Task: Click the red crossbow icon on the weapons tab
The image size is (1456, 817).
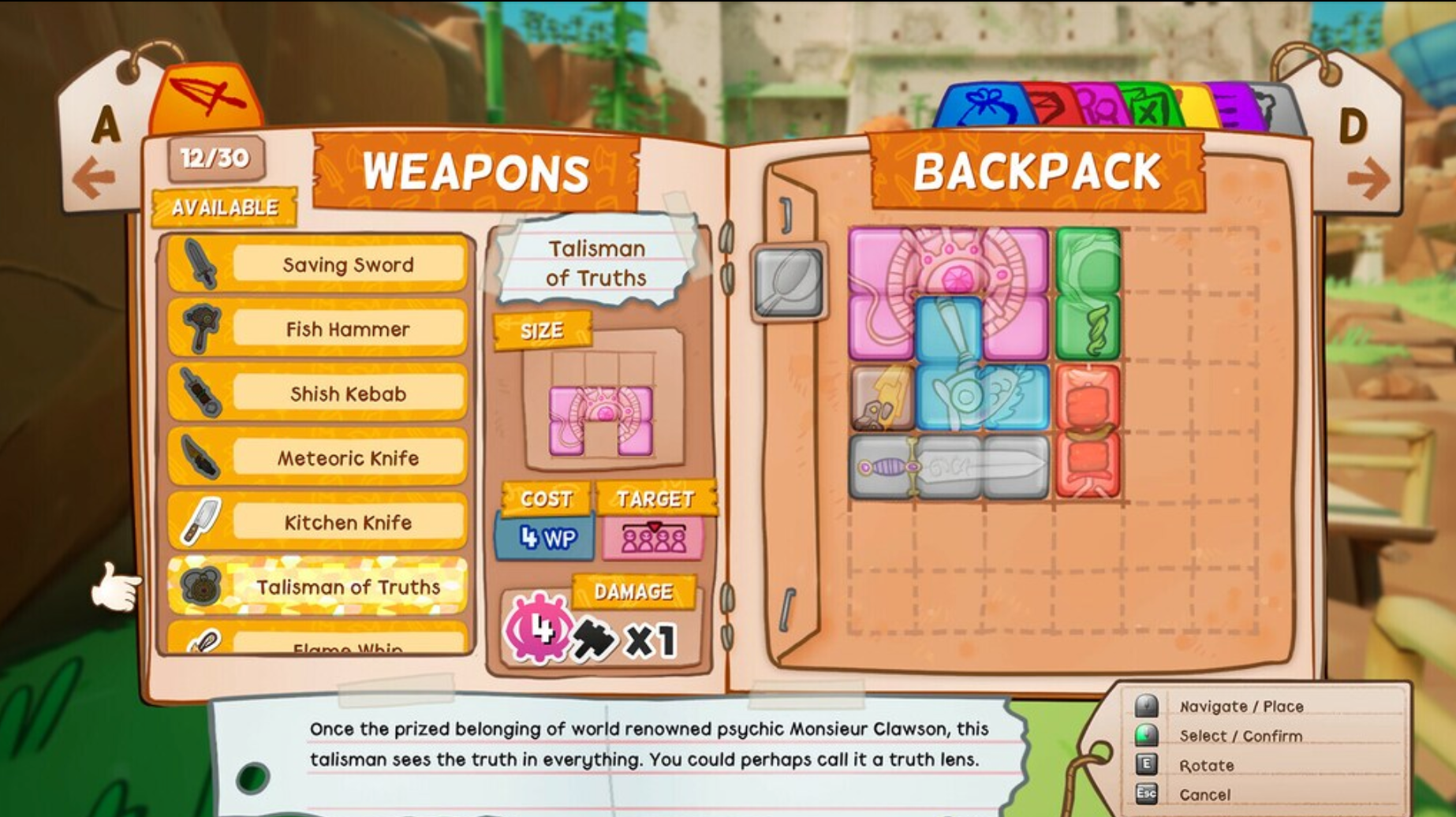Action: pos(207,95)
